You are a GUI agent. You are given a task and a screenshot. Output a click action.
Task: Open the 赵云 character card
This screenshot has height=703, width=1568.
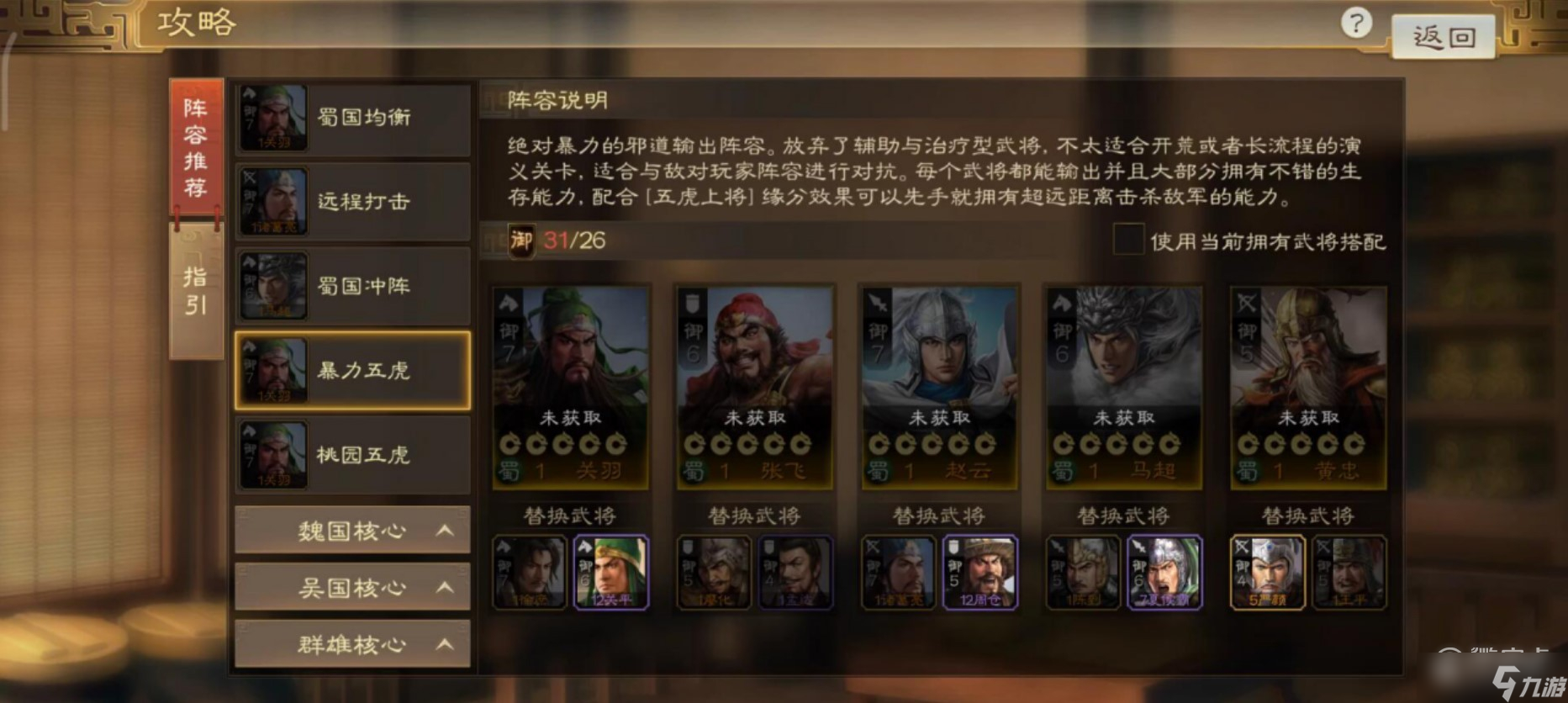click(x=938, y=387)
